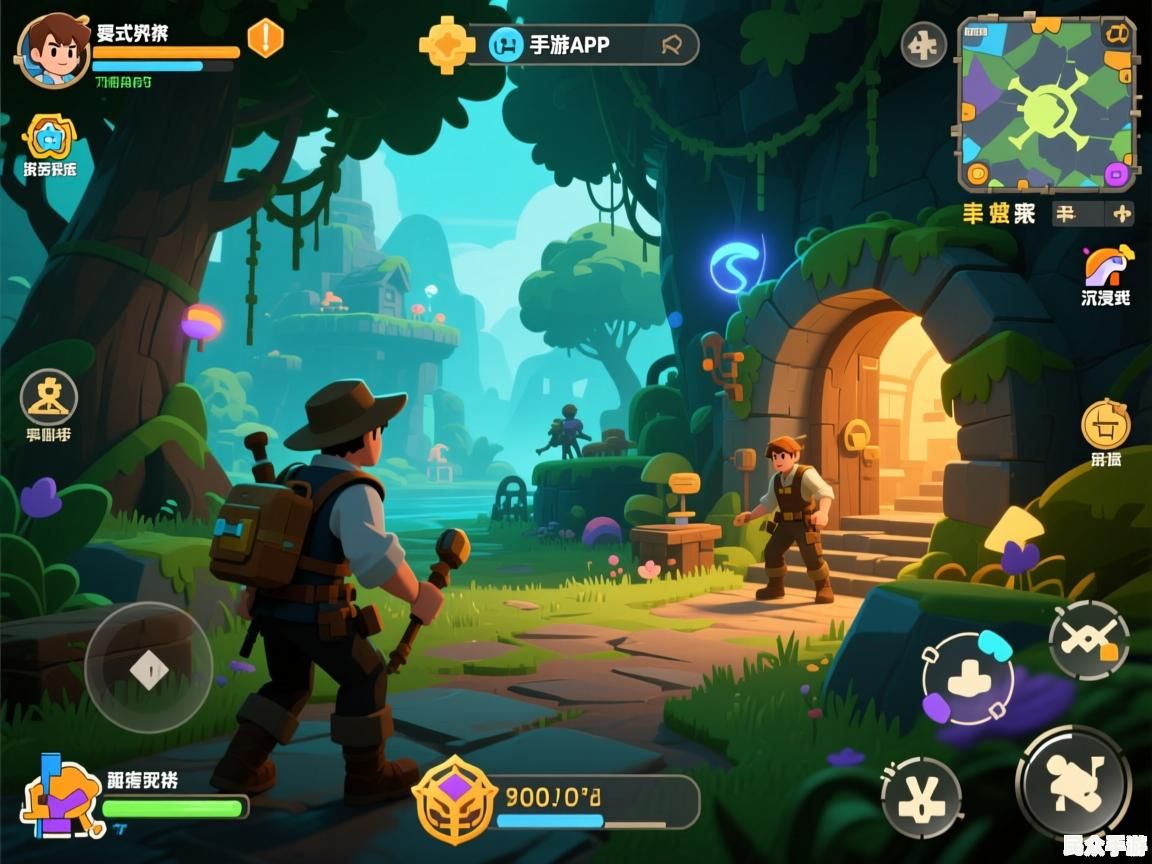
Task: Click the gold round bucket icon
Action: (x=1105, y=424)
